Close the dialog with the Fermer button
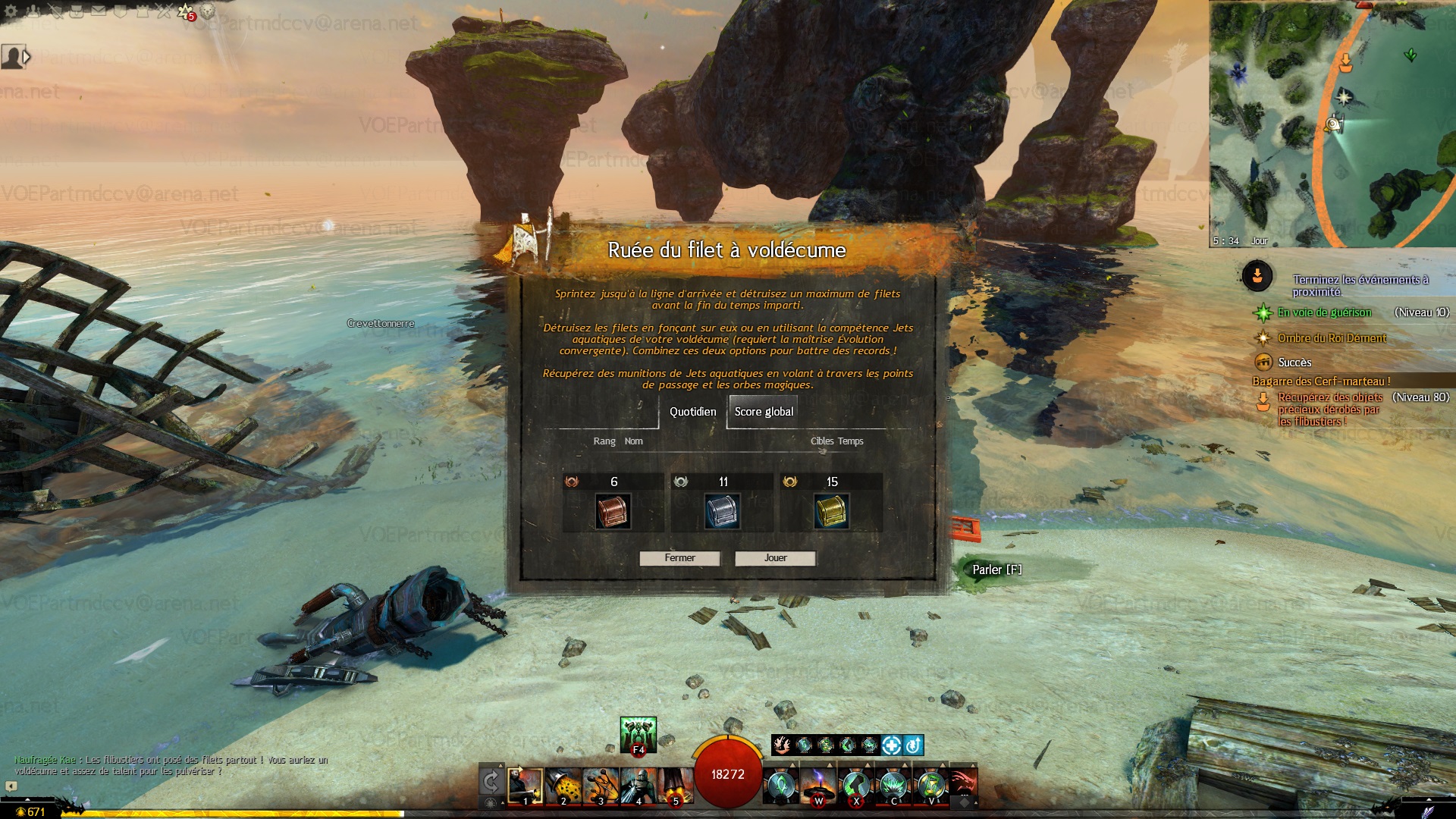 (679, 558)
